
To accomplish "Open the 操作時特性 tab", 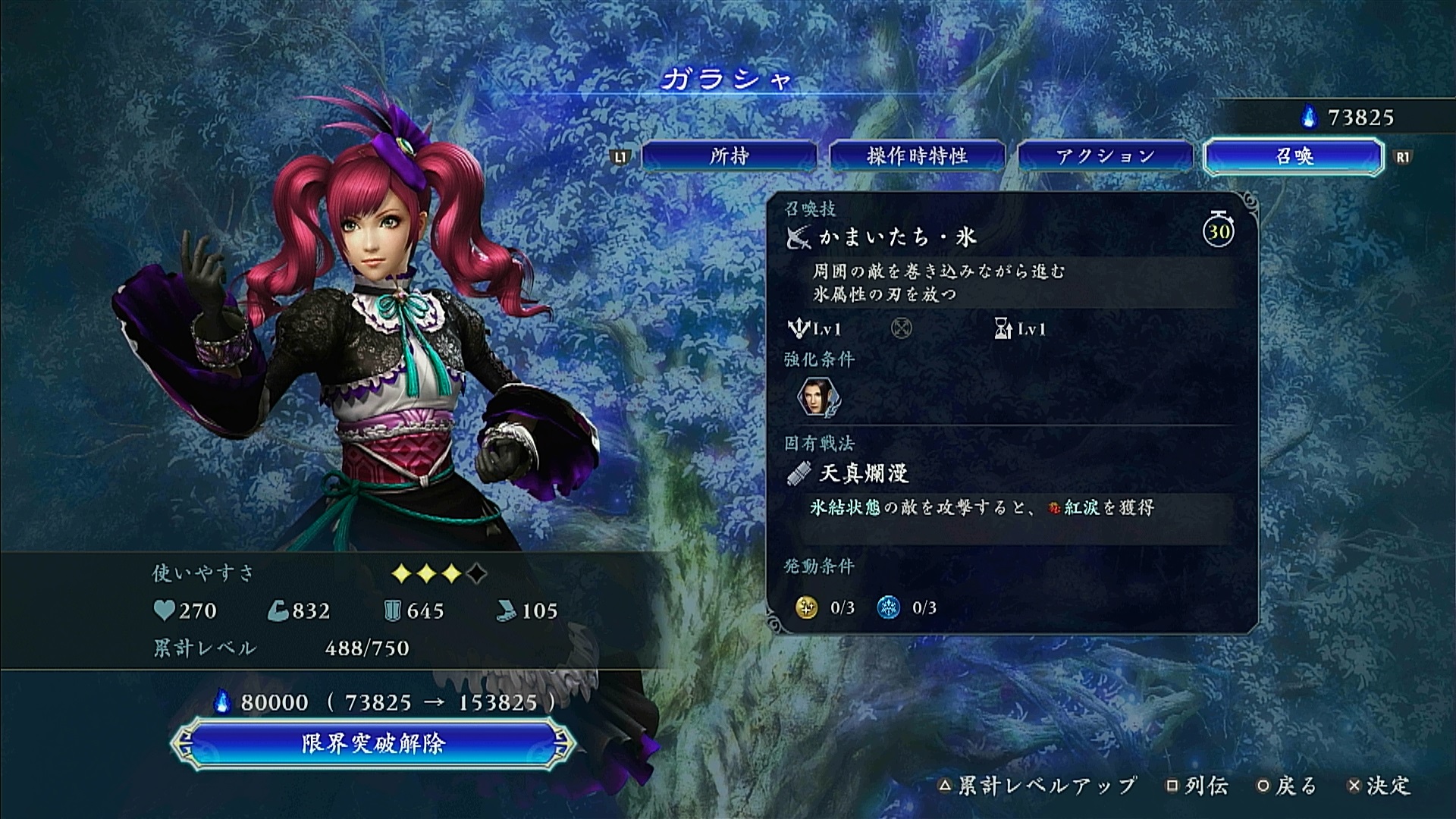I will pos(917,156).
